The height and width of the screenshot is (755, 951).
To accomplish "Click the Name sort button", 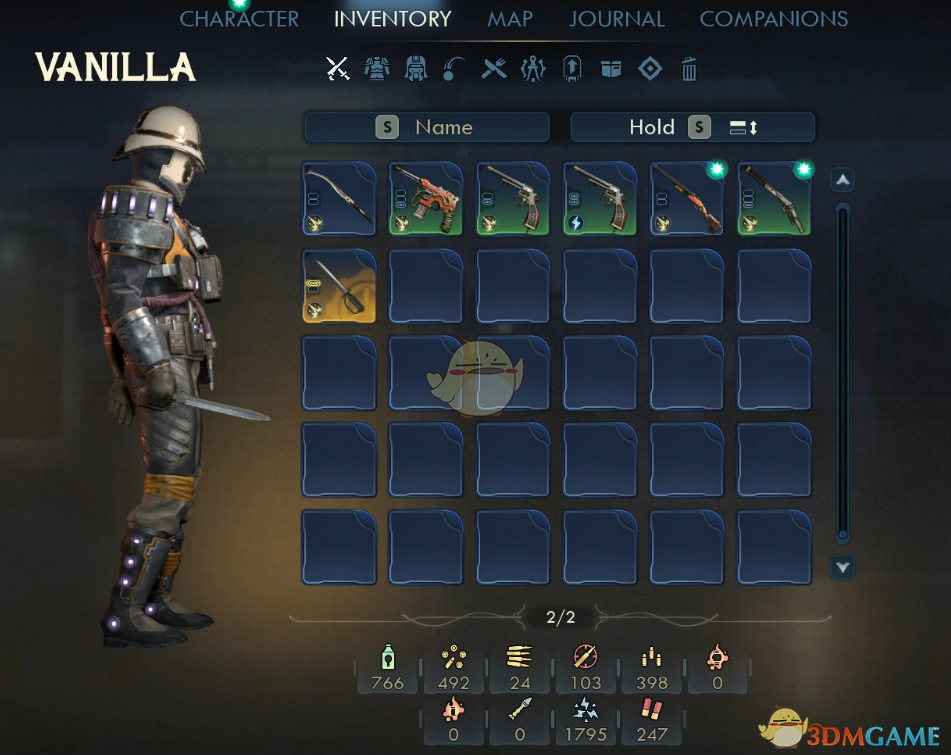I will (x=427, y=127).
